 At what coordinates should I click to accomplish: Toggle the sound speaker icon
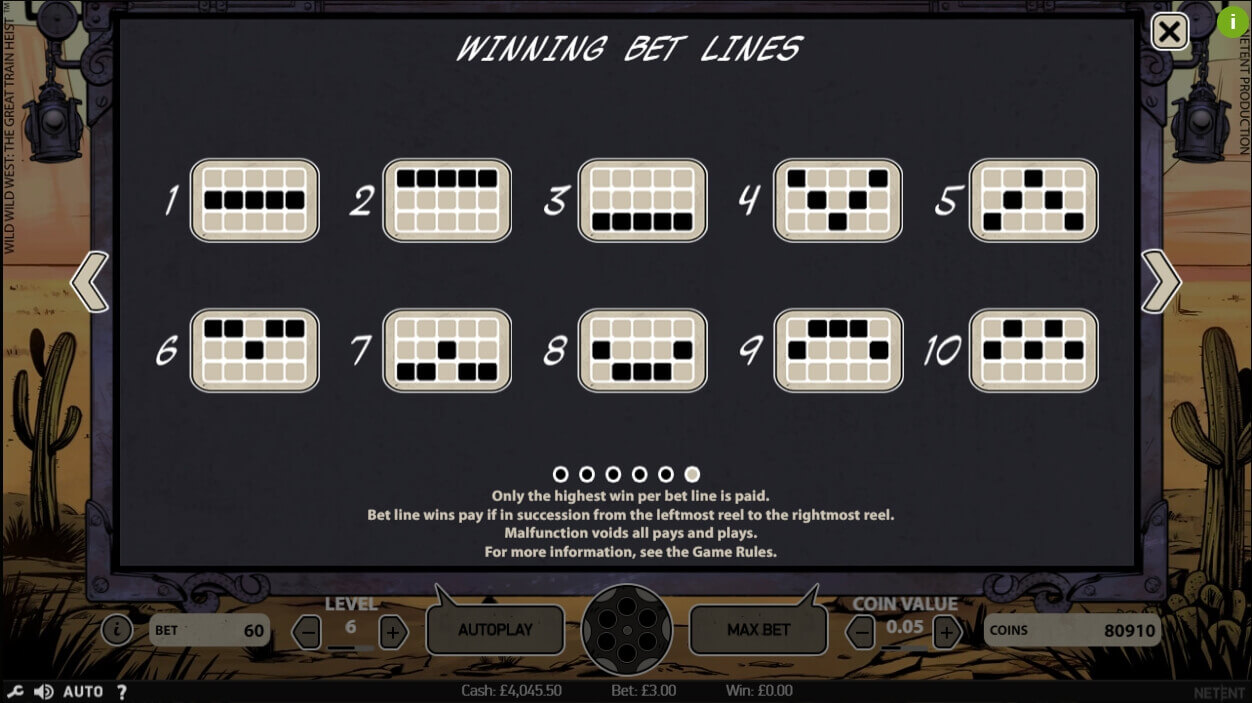(43, 692)
